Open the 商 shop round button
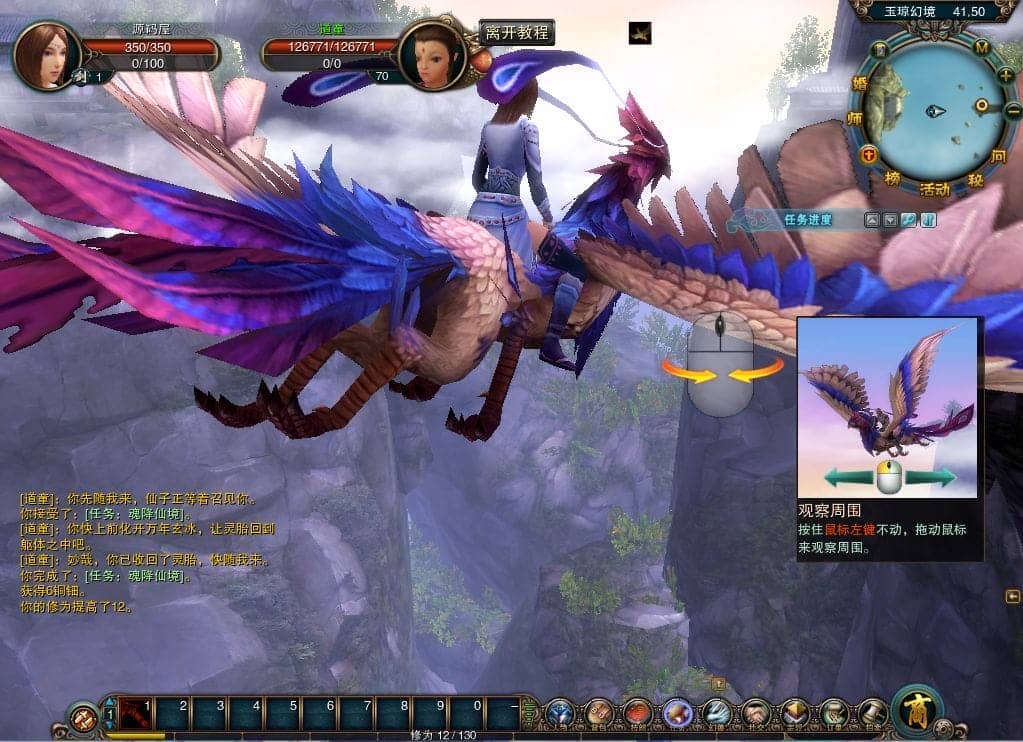Viewport: 1023px width, 742px height. pyautogui.click(x=918, y=710)
